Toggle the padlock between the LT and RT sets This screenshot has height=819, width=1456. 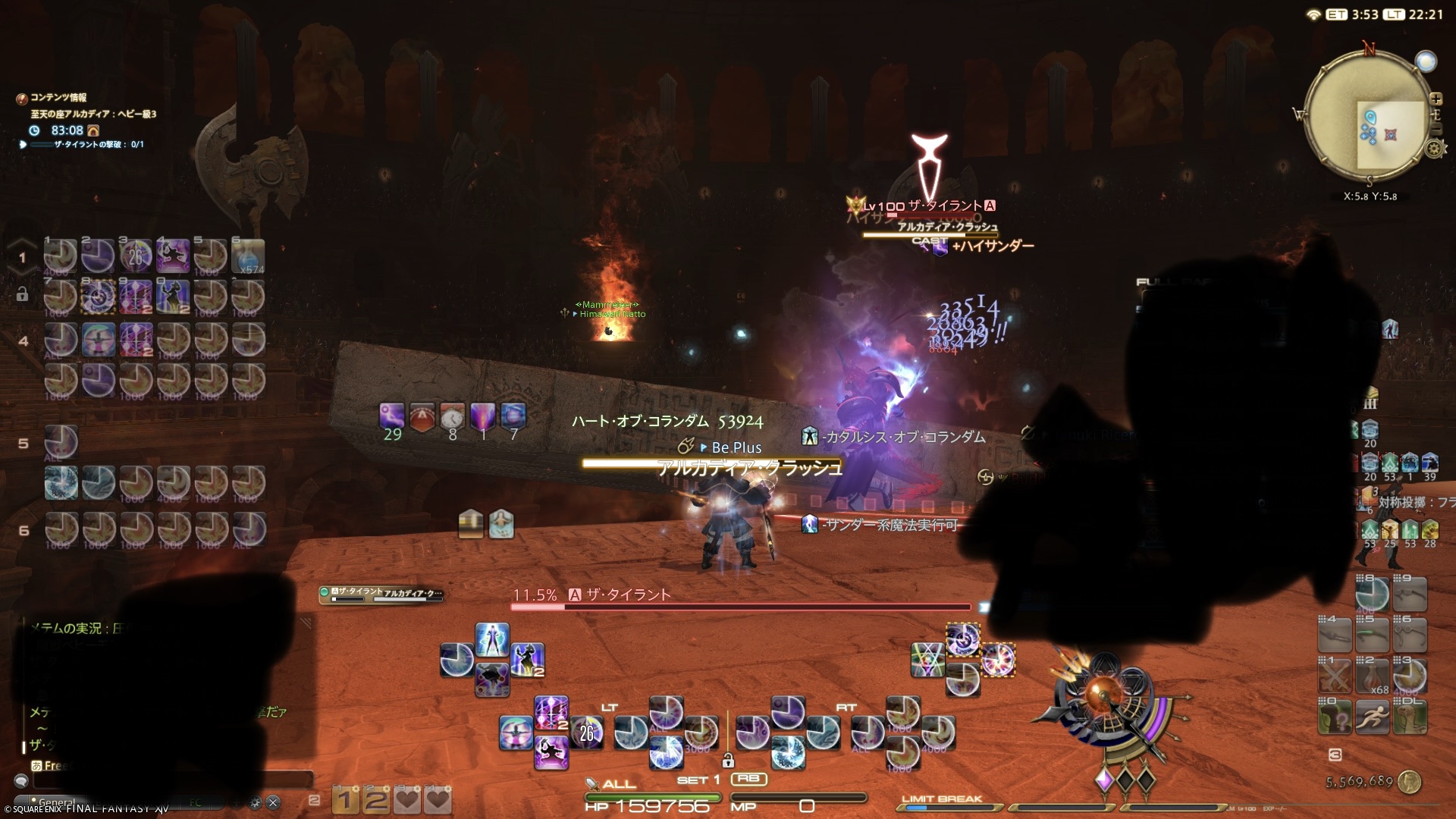coord(728,760)
